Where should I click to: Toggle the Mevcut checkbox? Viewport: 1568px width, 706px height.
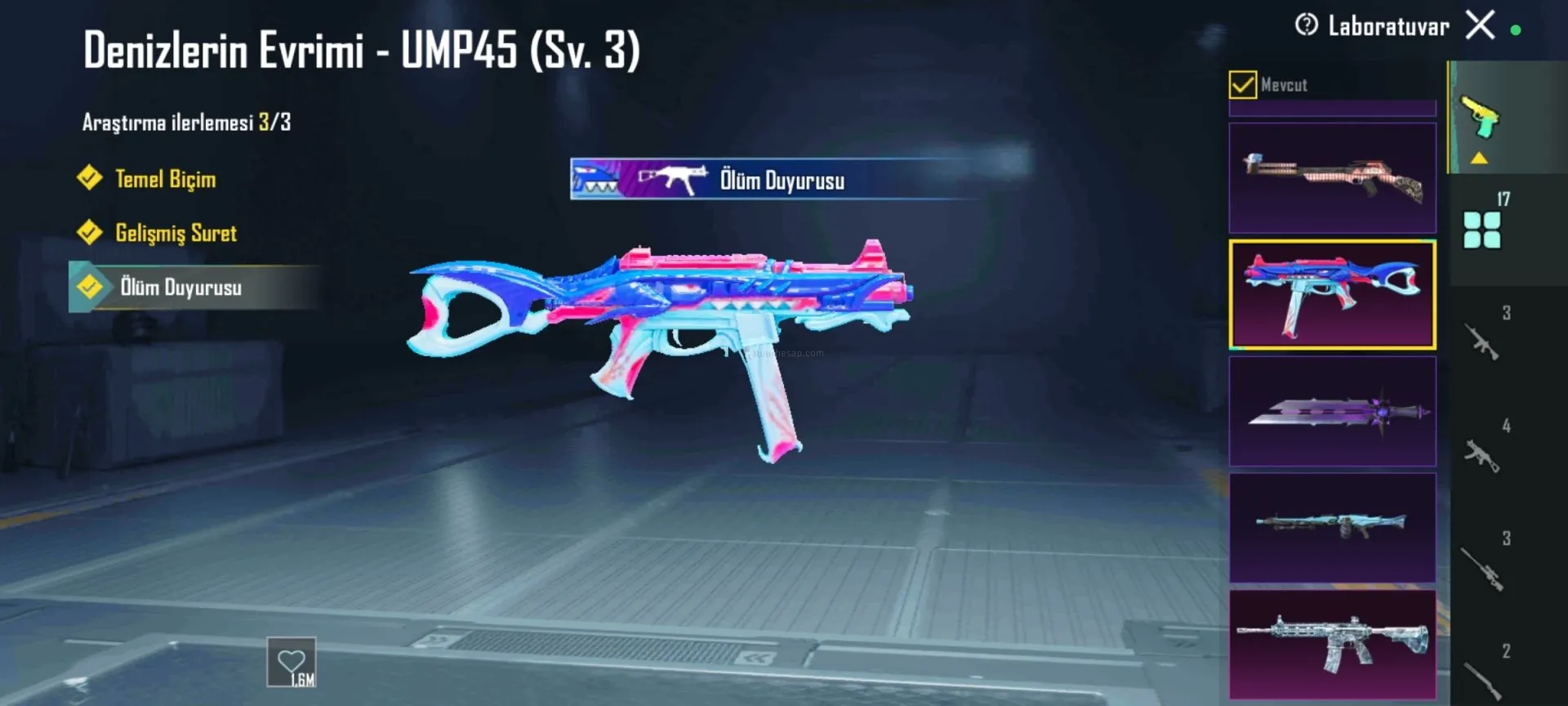[x=1242, y=84]
